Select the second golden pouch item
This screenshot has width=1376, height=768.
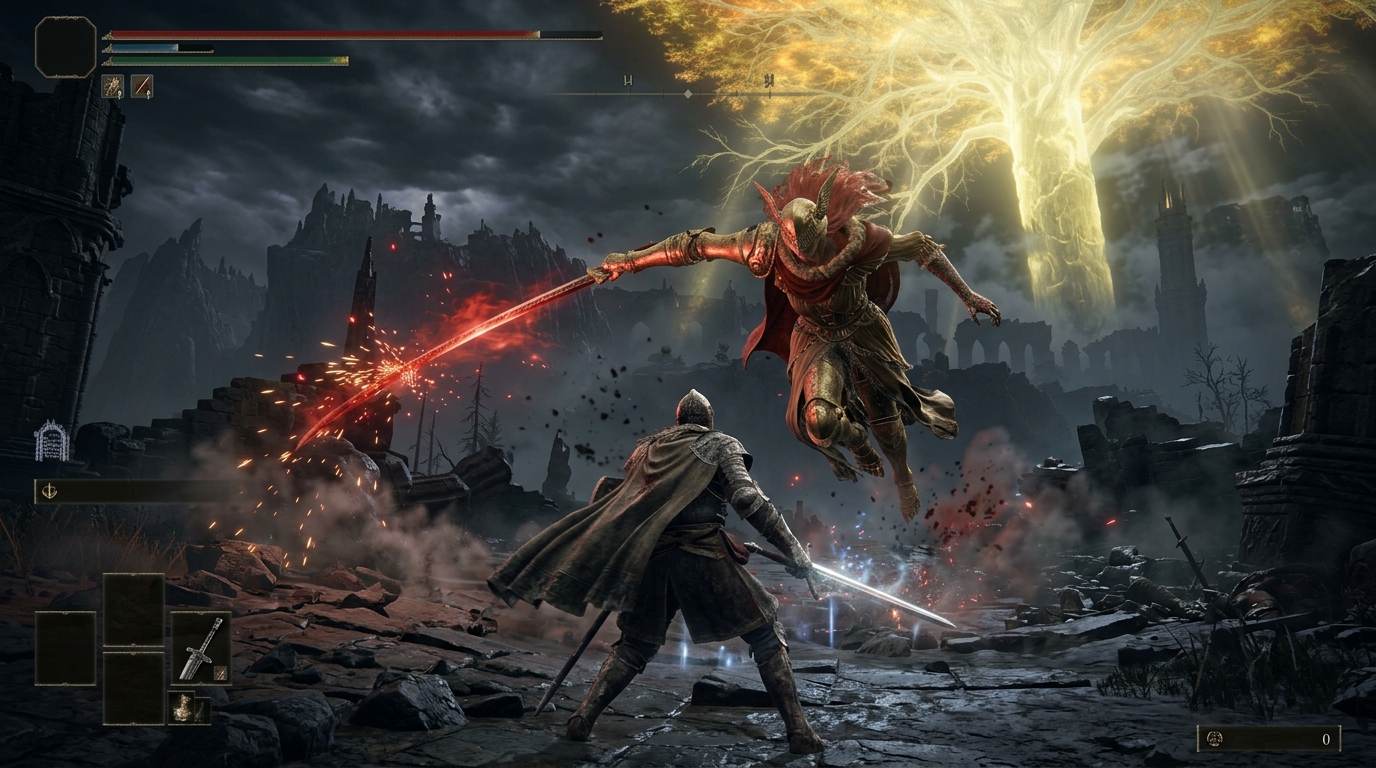(202, 709)
